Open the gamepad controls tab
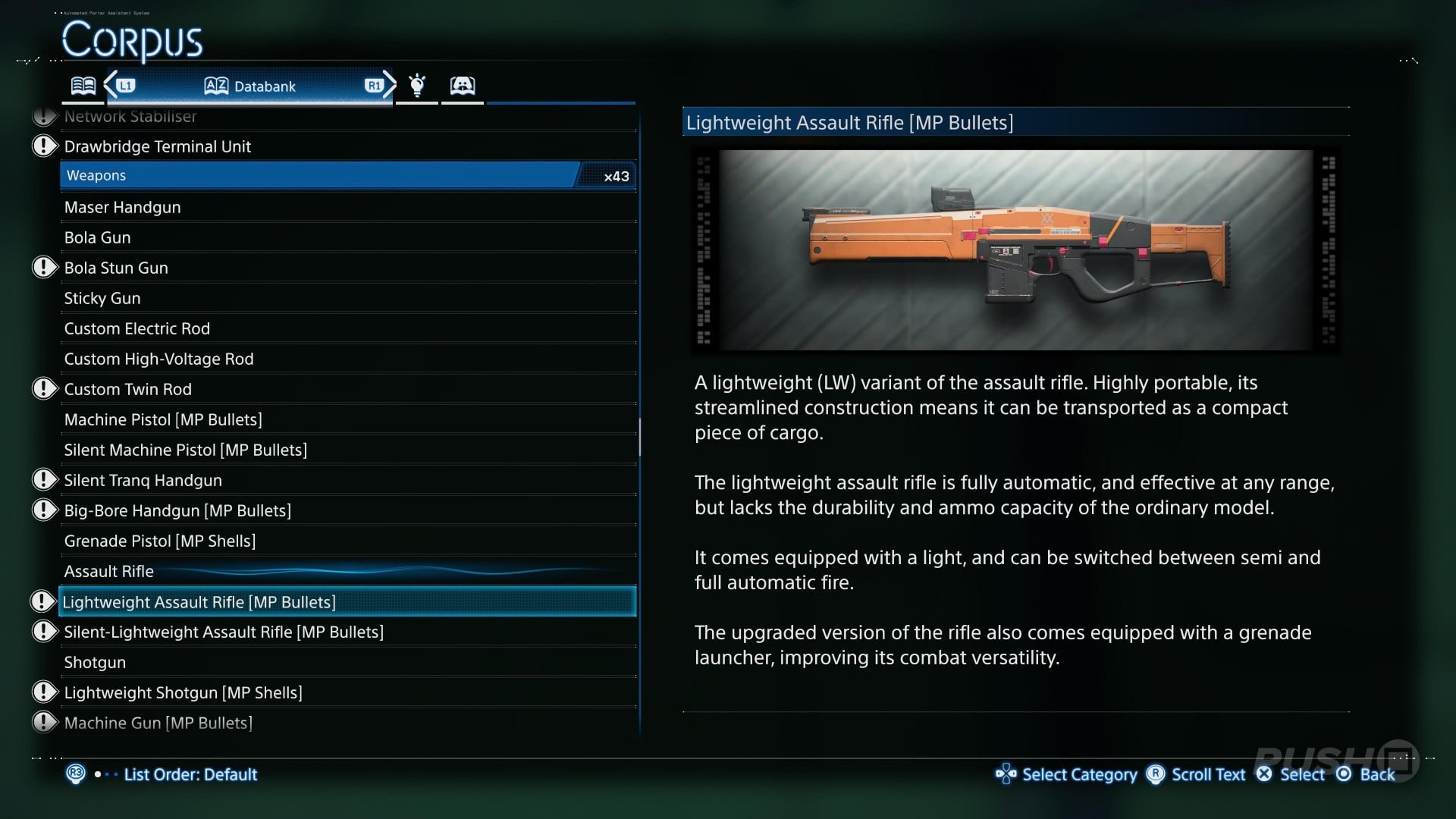This screenshot has height=819, width=1456. click(462, 86)
